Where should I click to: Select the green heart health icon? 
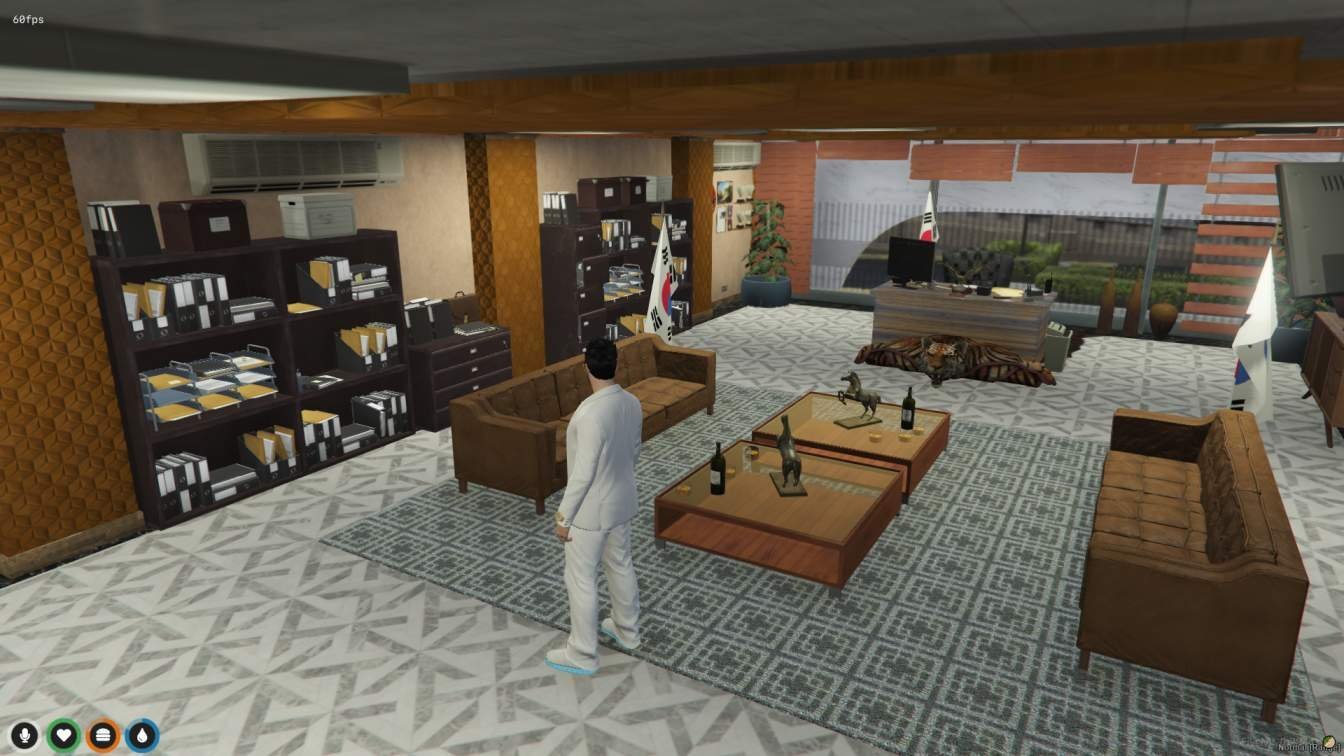pos(64,736)
